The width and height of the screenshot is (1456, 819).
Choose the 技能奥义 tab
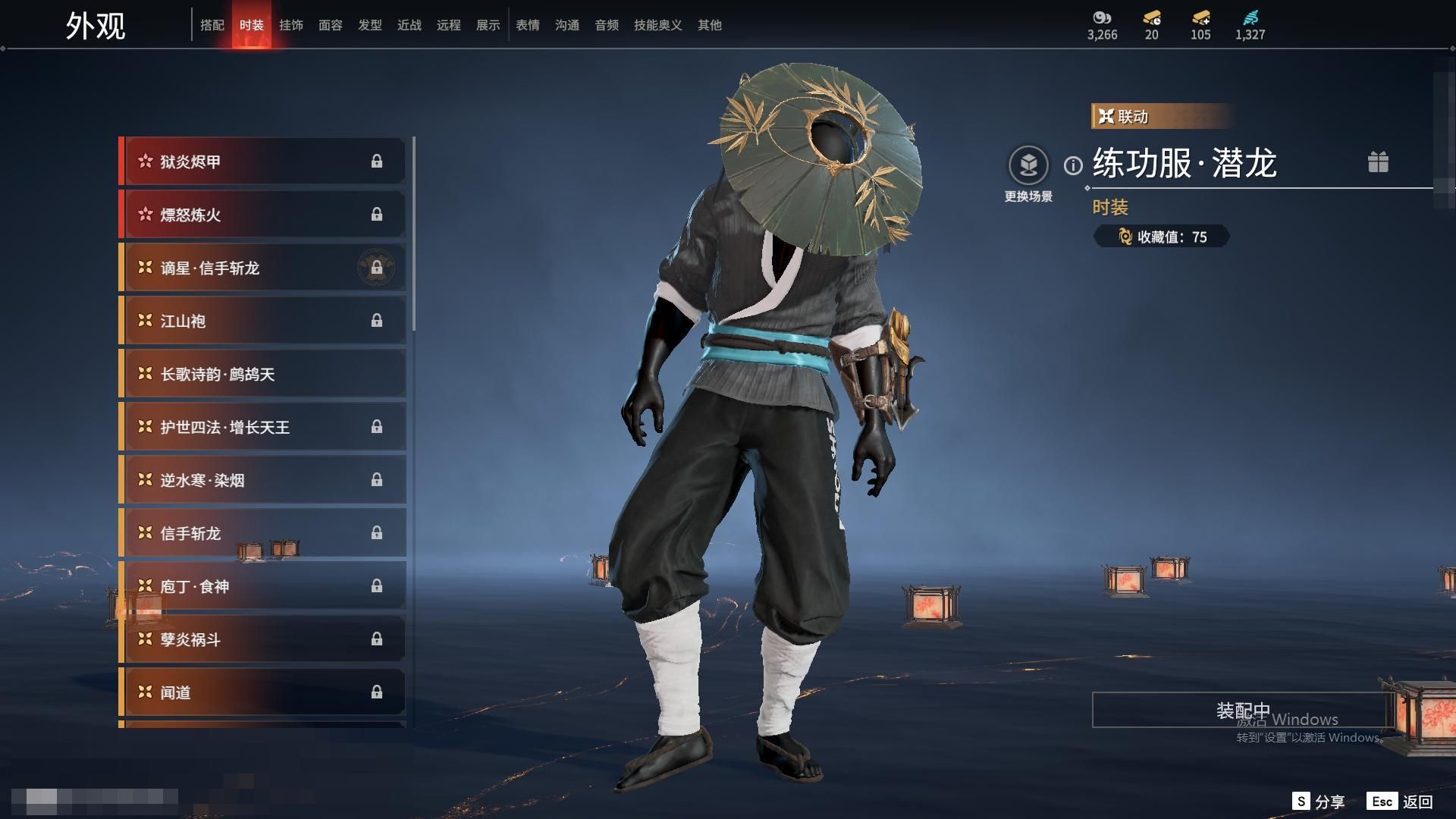(x=657, y=26)
